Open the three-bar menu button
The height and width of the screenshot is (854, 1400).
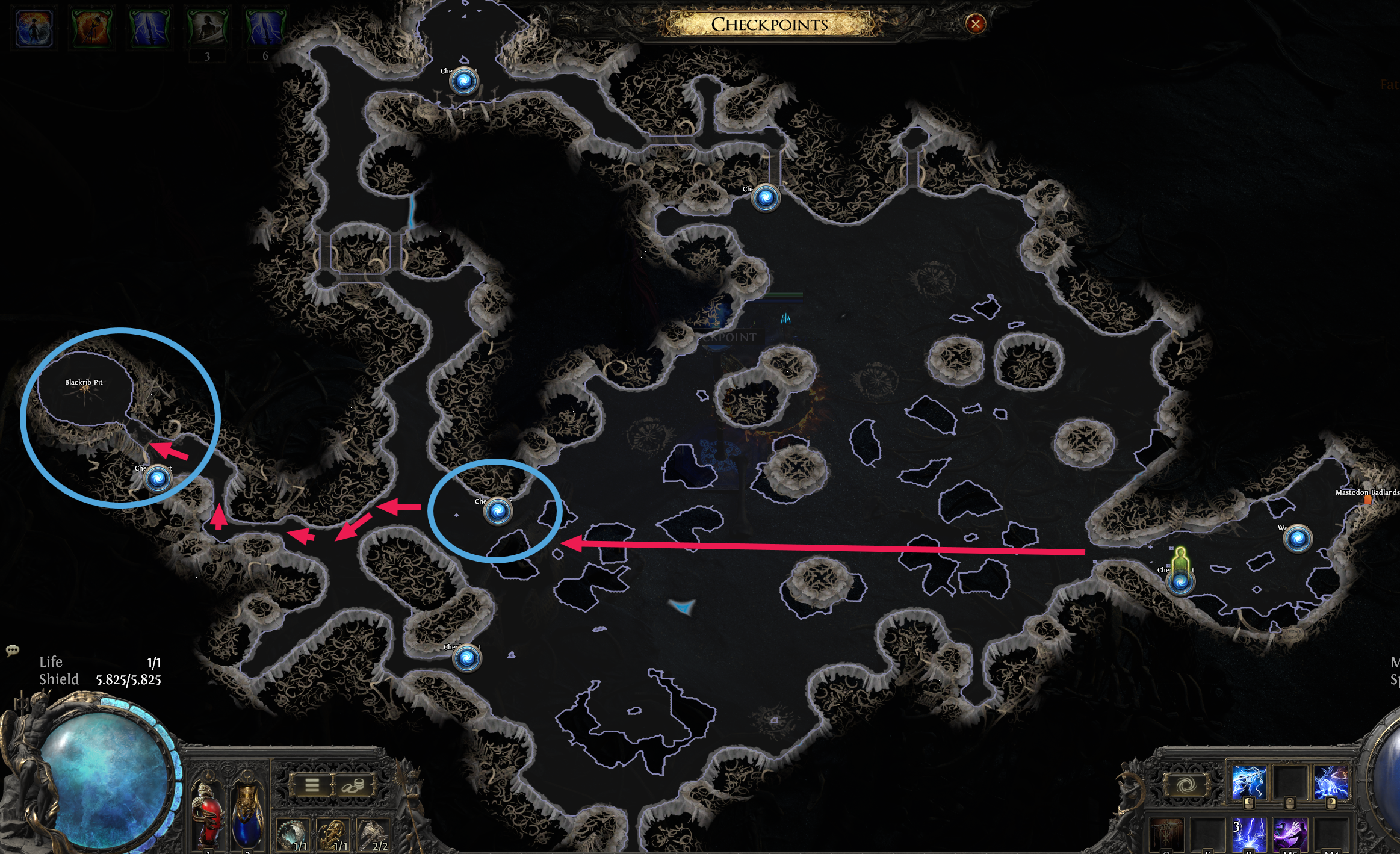pos(312,785)
